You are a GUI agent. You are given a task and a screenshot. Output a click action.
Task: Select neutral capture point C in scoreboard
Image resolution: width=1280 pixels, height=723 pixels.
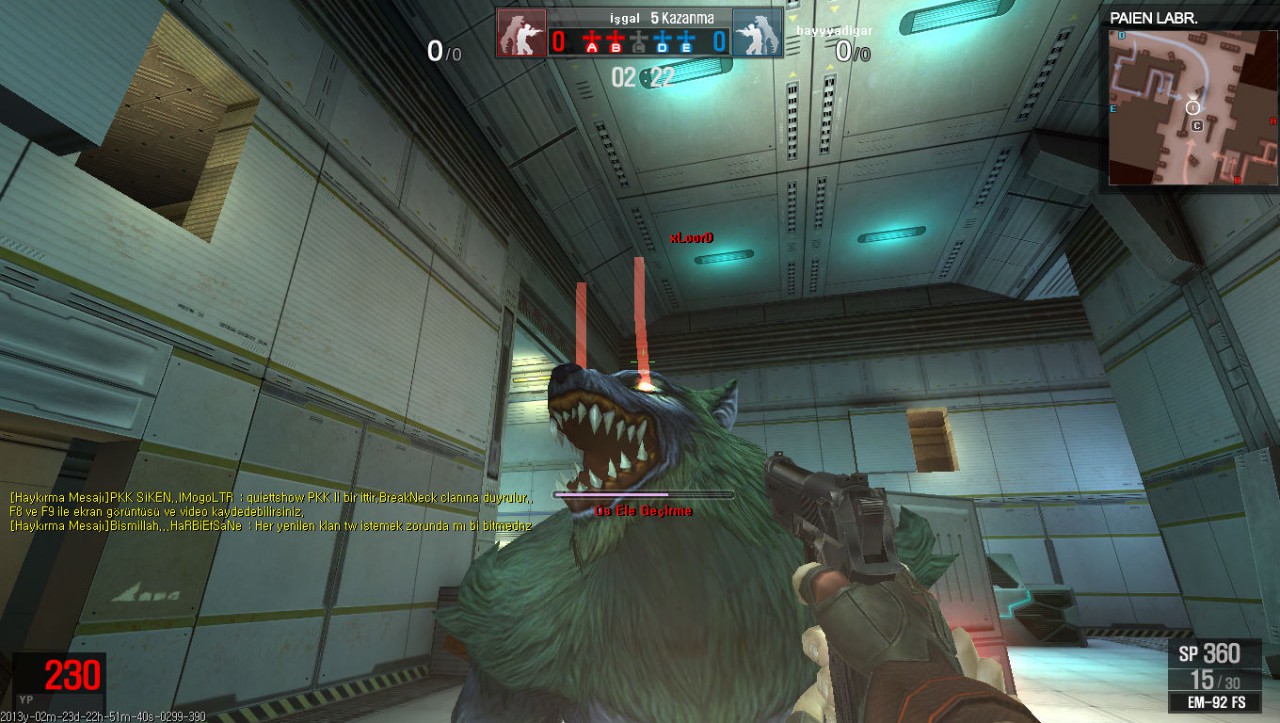click(x=640, y=42)
